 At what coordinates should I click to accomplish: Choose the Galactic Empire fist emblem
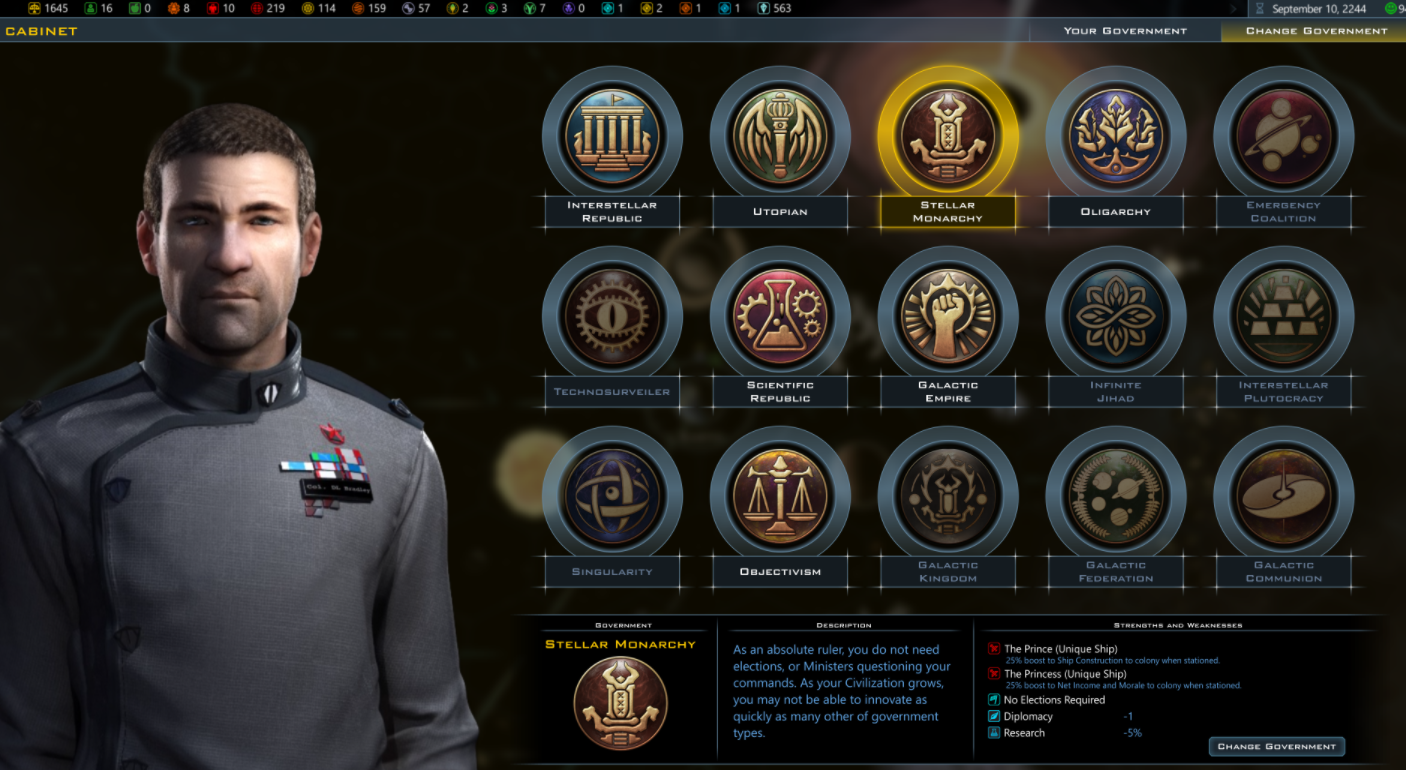[x=948, y=316]
